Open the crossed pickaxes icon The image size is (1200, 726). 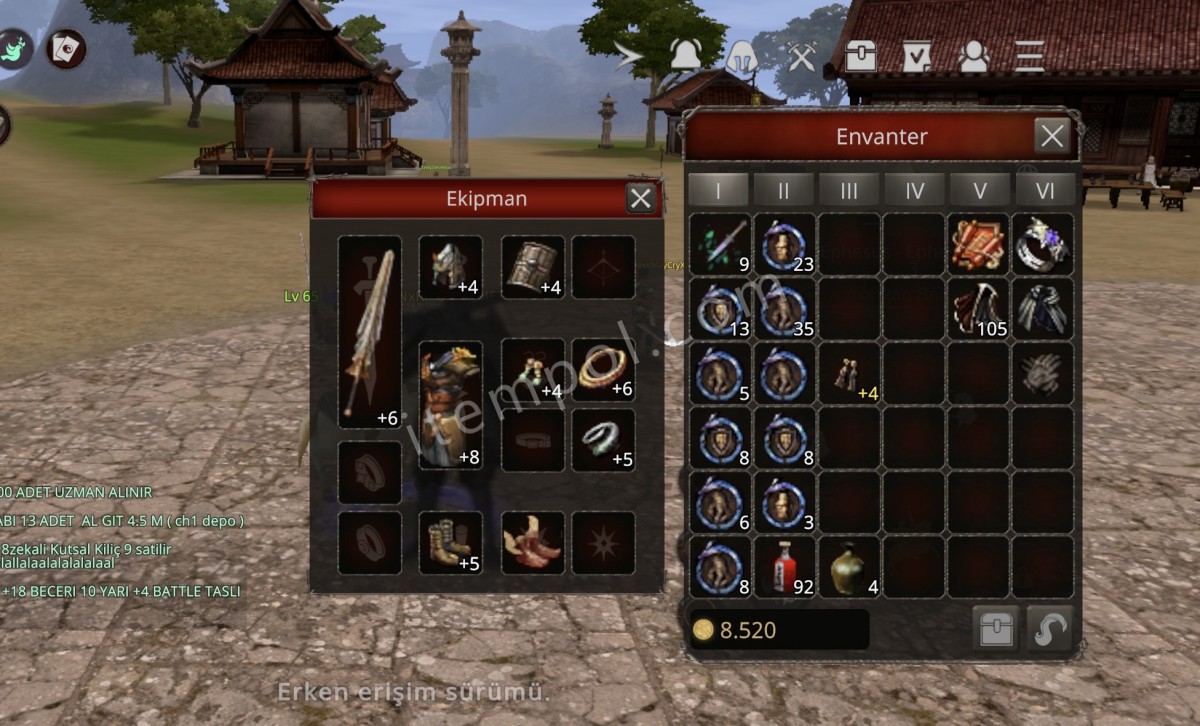802,56
